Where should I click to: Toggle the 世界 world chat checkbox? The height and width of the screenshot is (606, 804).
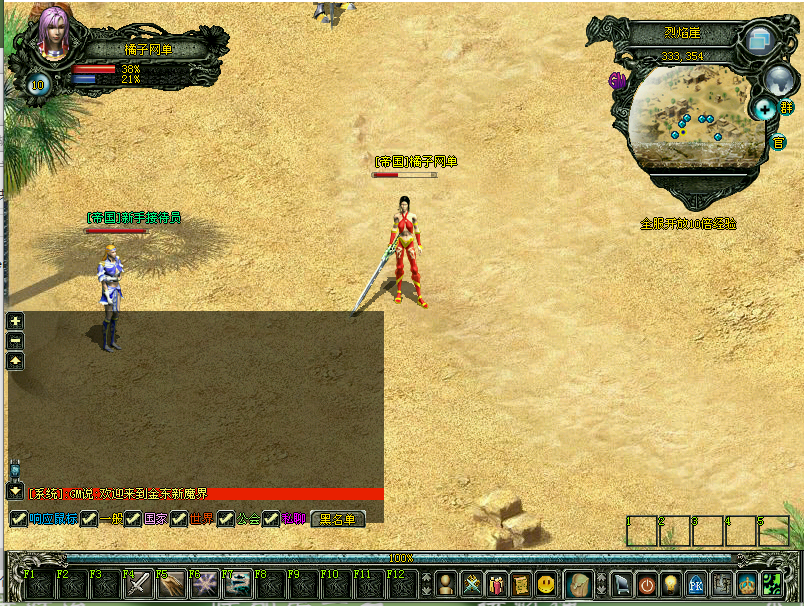(179, 519)
